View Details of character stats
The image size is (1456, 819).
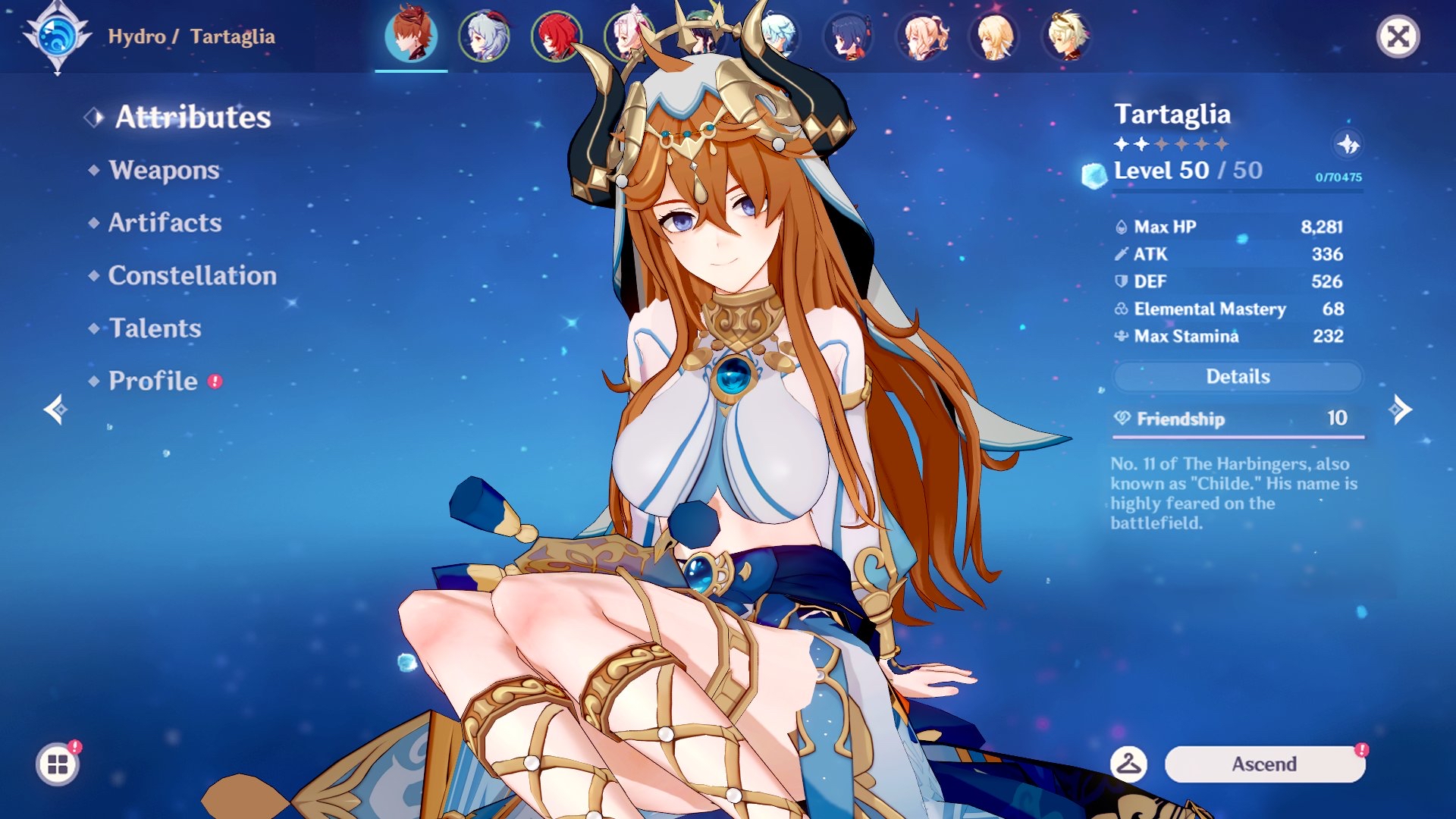(1238, 377)
